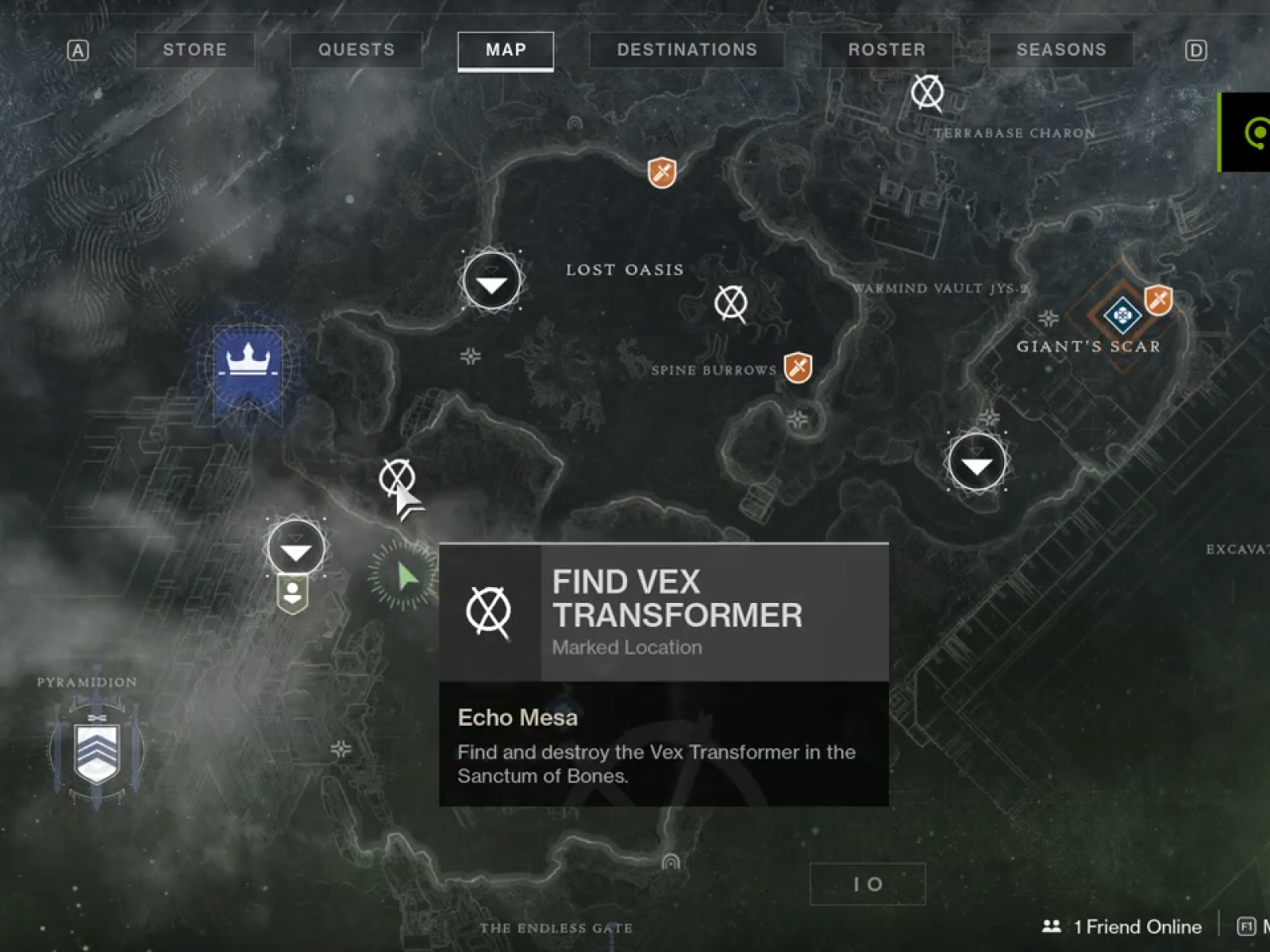Select the landing zone above the vendor icon
This screenshot has height=952, width=1270.
pyautogui.click(x=296, y=548)
